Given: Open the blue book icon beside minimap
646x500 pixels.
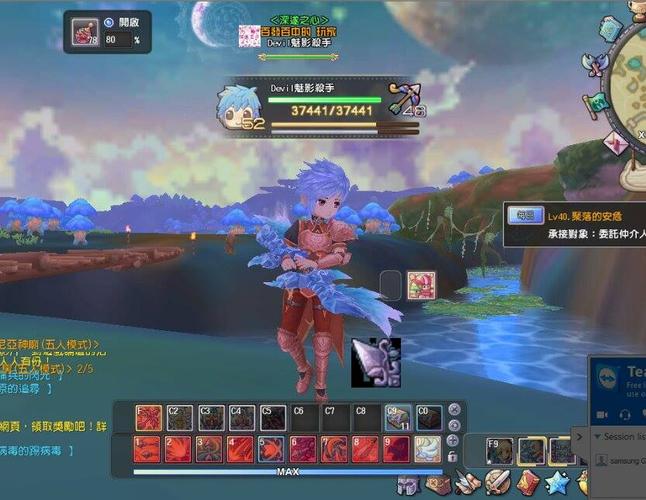Looking at the screenshot, I should pyautogui.click(x=610, y=31).
